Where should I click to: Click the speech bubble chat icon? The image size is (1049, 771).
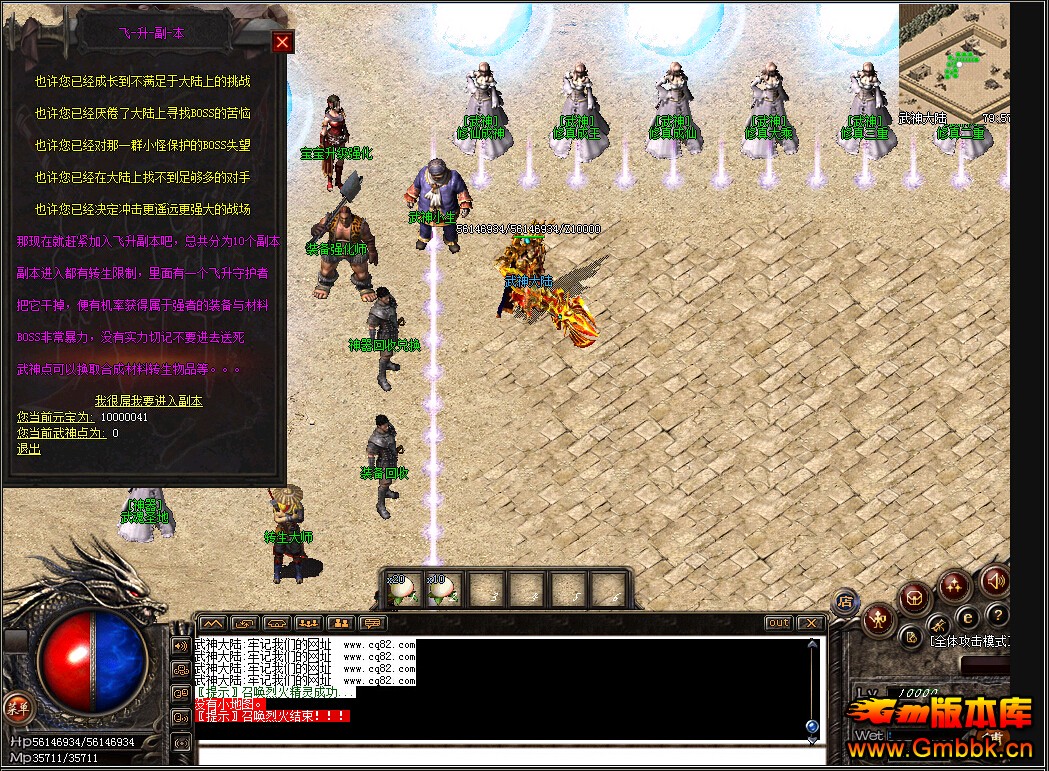[373, 623]
